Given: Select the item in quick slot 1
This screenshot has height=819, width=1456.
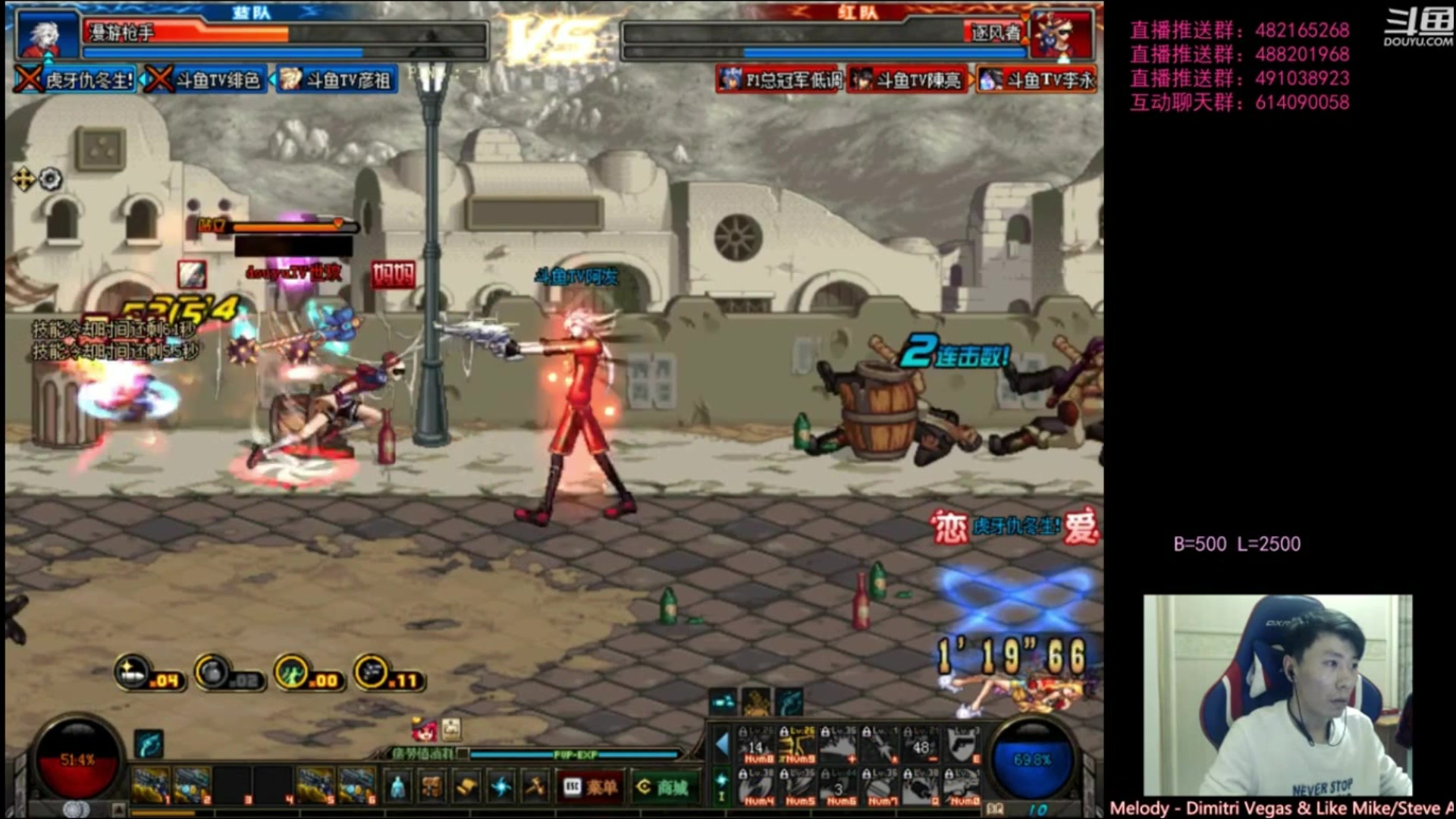Looking at the screenshot, I should pos(150,785).
